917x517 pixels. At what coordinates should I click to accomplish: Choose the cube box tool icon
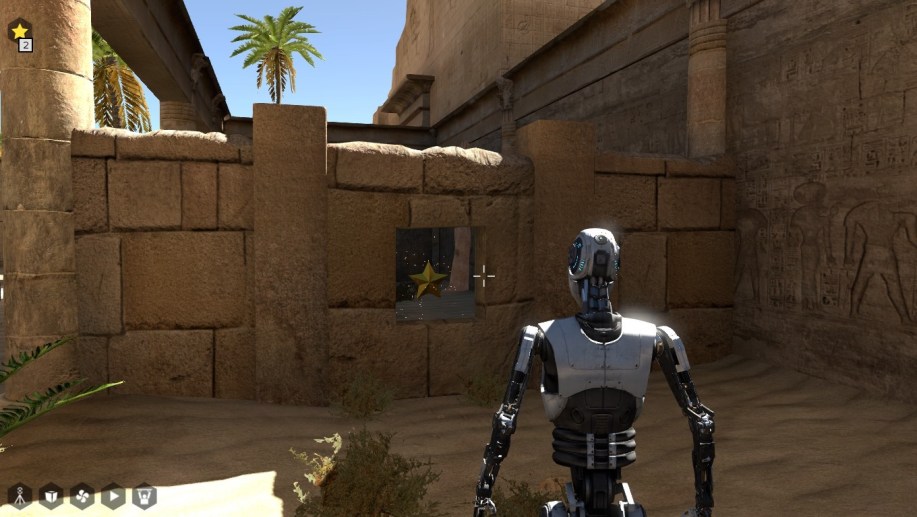[x=50, y=495]
